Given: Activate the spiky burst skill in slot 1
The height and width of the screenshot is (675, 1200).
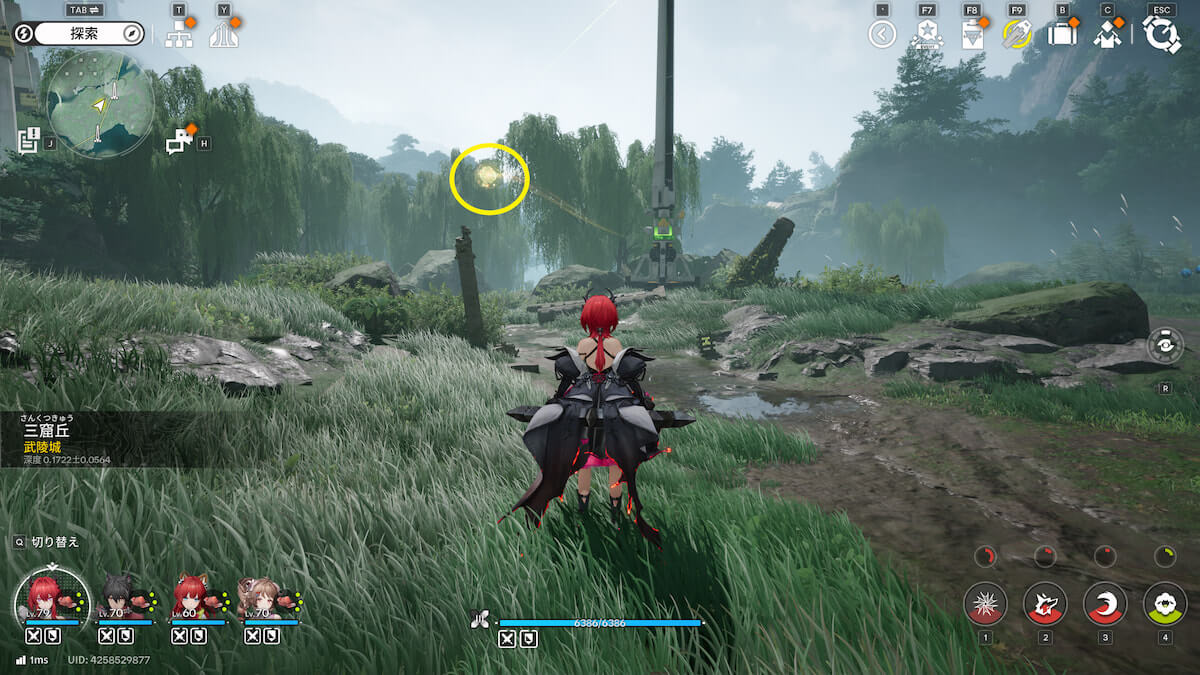Looking at the screenshot, I should point(985,603).
